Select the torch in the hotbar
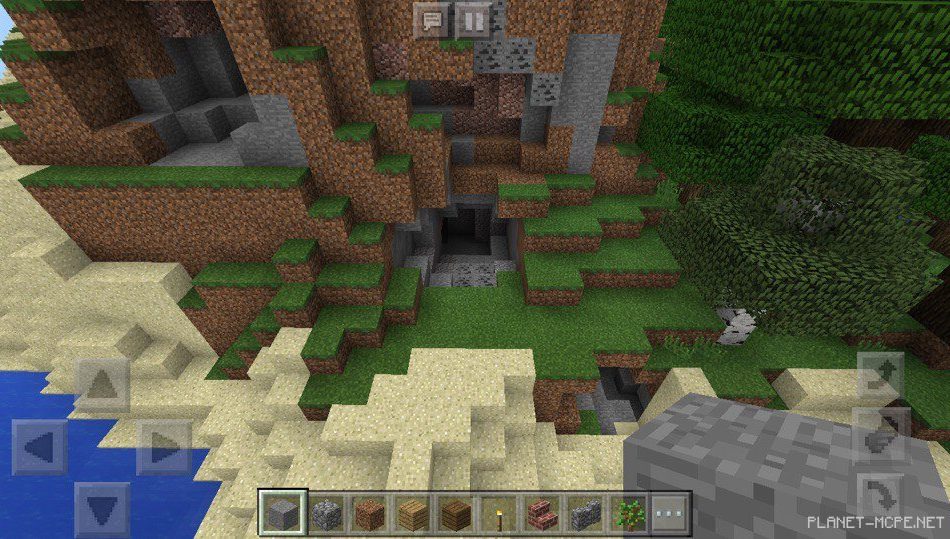This screenshot has width=950, height=539. (497, 514)
